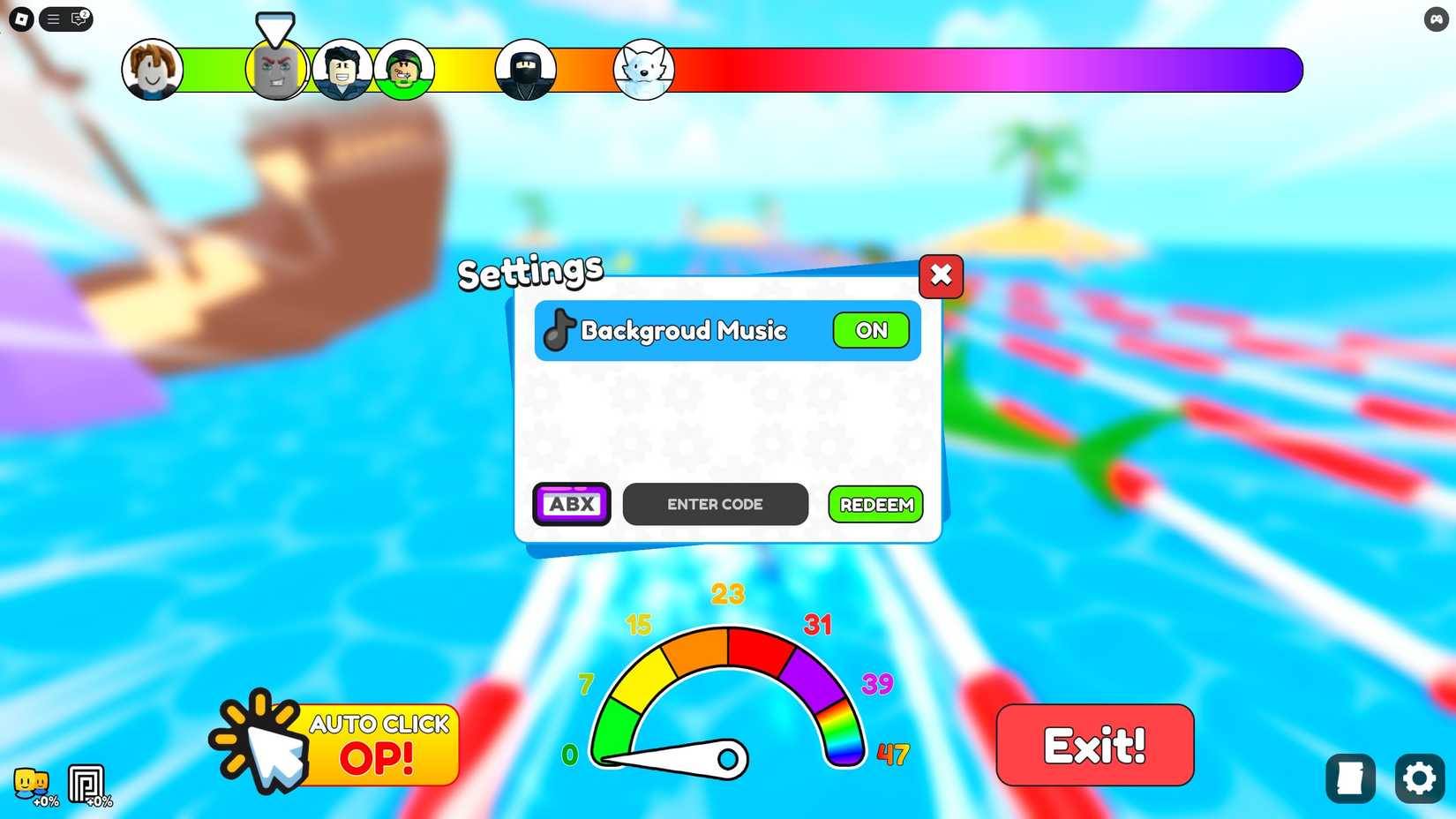Click the Exit! button
This screenshot has height=819, width=1456.
[1094, 746]
